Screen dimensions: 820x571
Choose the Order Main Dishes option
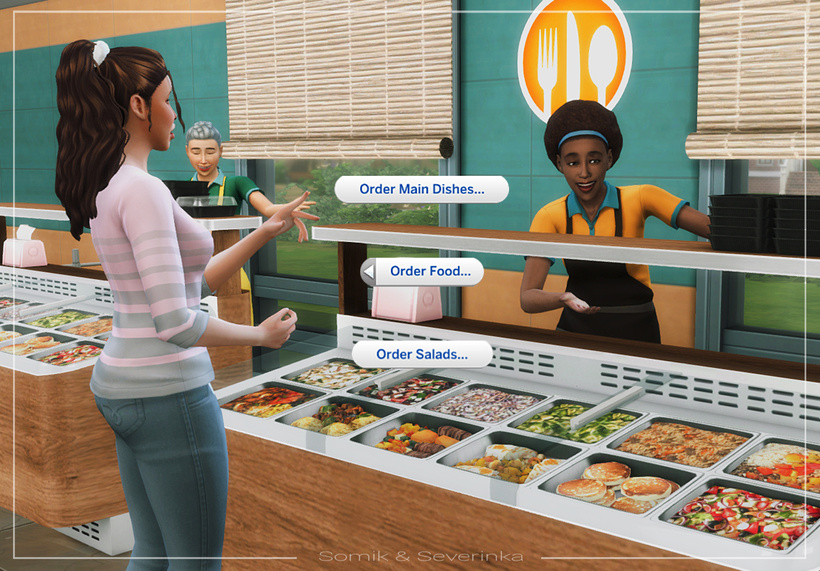click(x=421, y=189)
